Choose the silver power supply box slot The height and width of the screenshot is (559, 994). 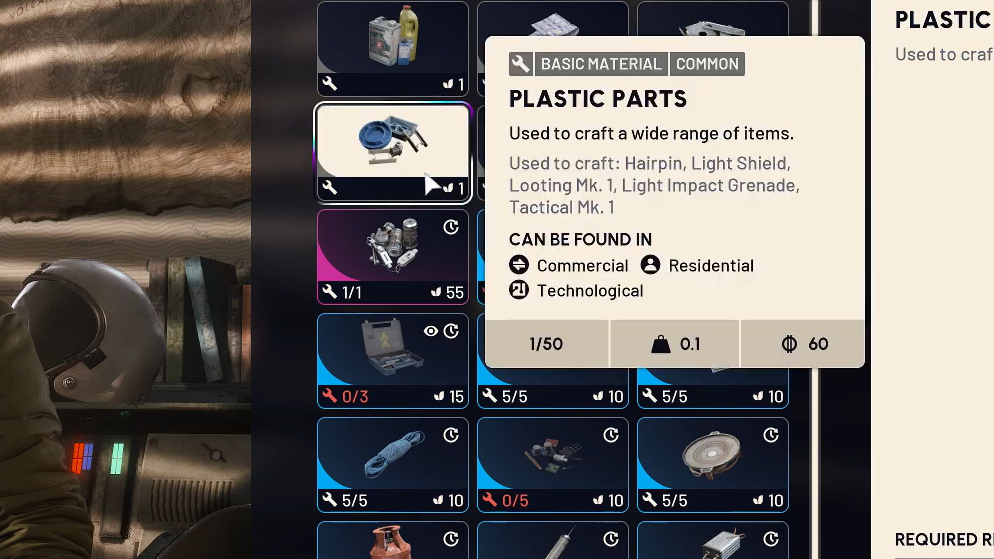712,541
